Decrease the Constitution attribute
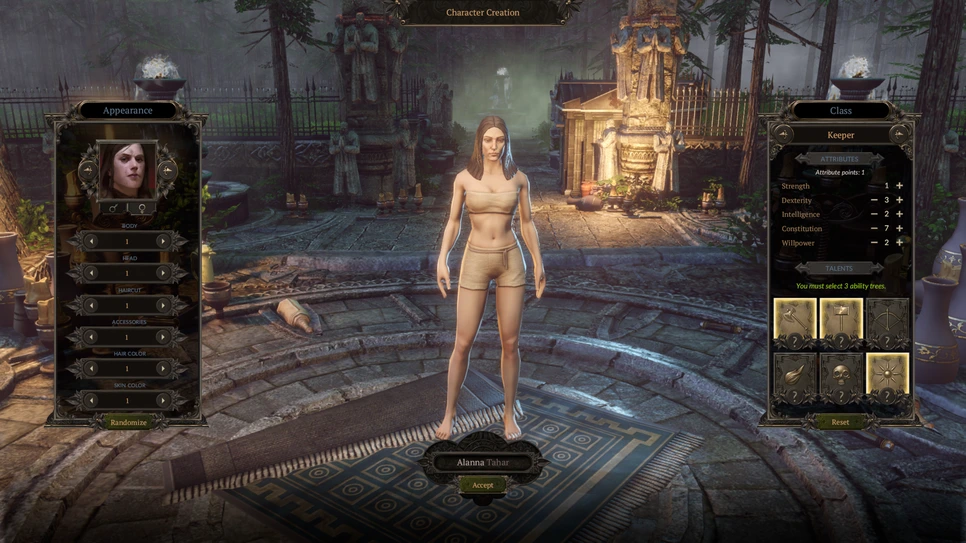This screenshot has width=966, height=543. click(x=874, y=229)
